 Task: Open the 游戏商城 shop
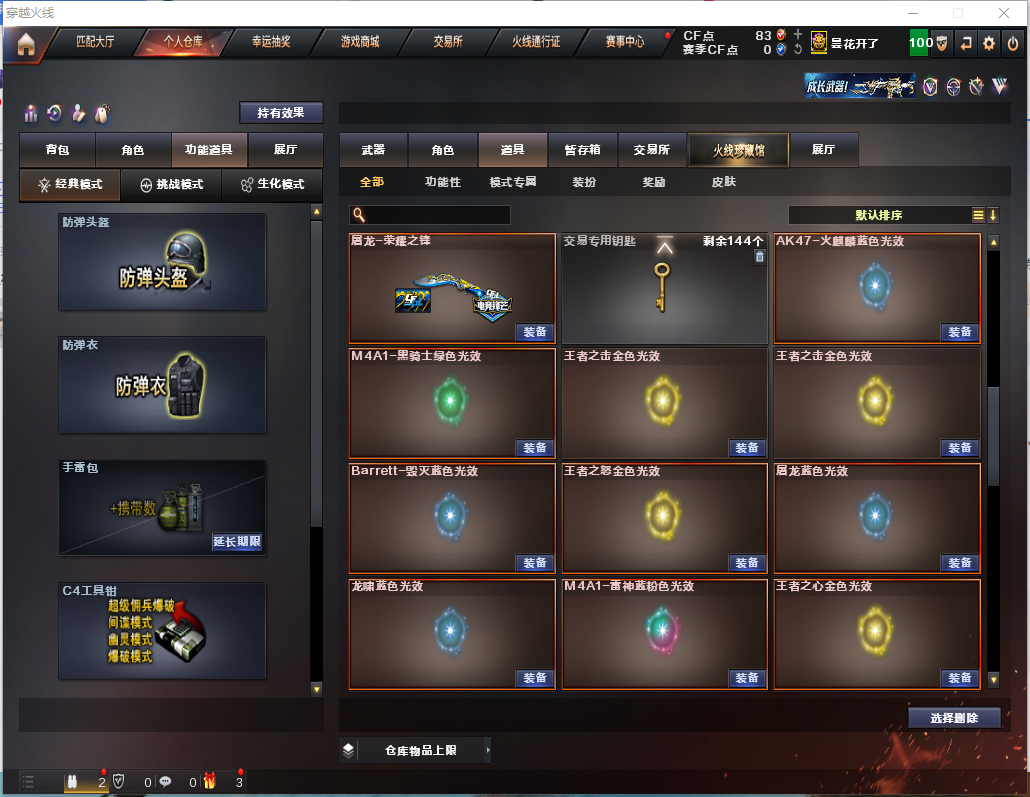pos(360,42)
